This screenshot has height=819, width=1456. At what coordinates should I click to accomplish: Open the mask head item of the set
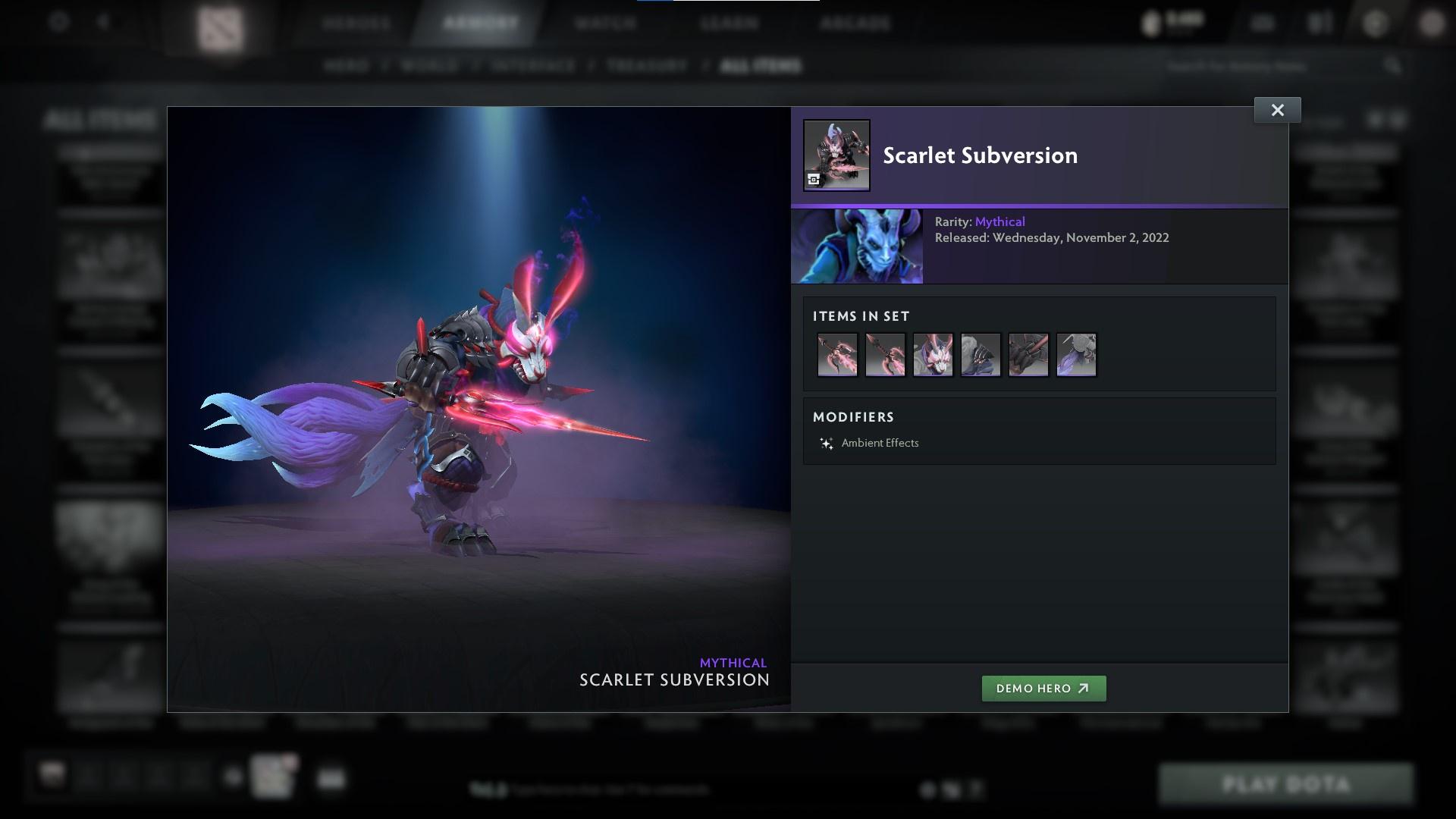[x=933, y=354]
